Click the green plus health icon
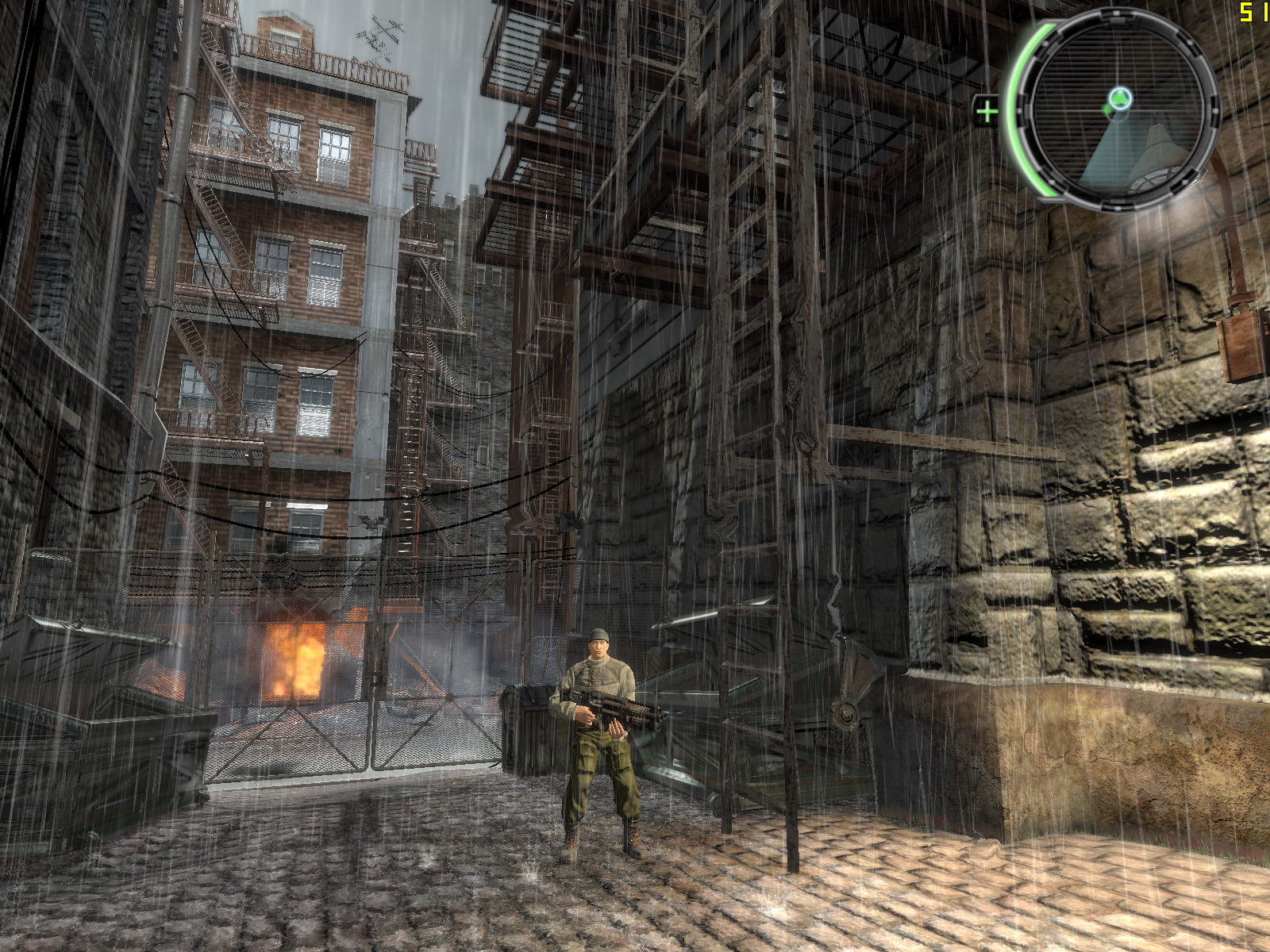Viewport: 1270px width, 952px height. pyautogui.click(x=987, y=111)
